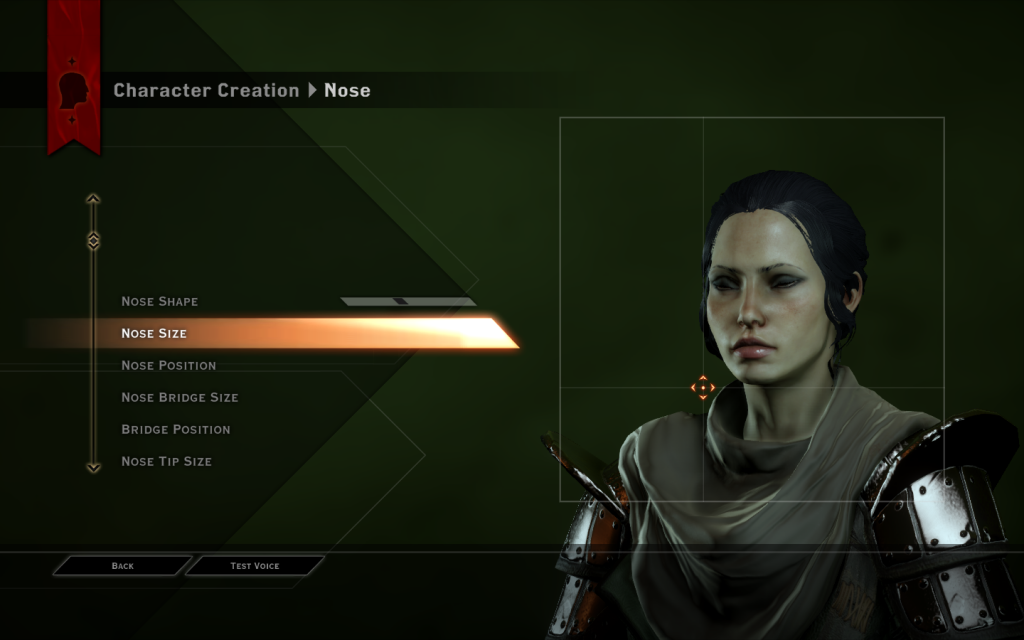The image size is (1024, 640).
Task: Select Nose Bridge Size
Action: (180, 397)
